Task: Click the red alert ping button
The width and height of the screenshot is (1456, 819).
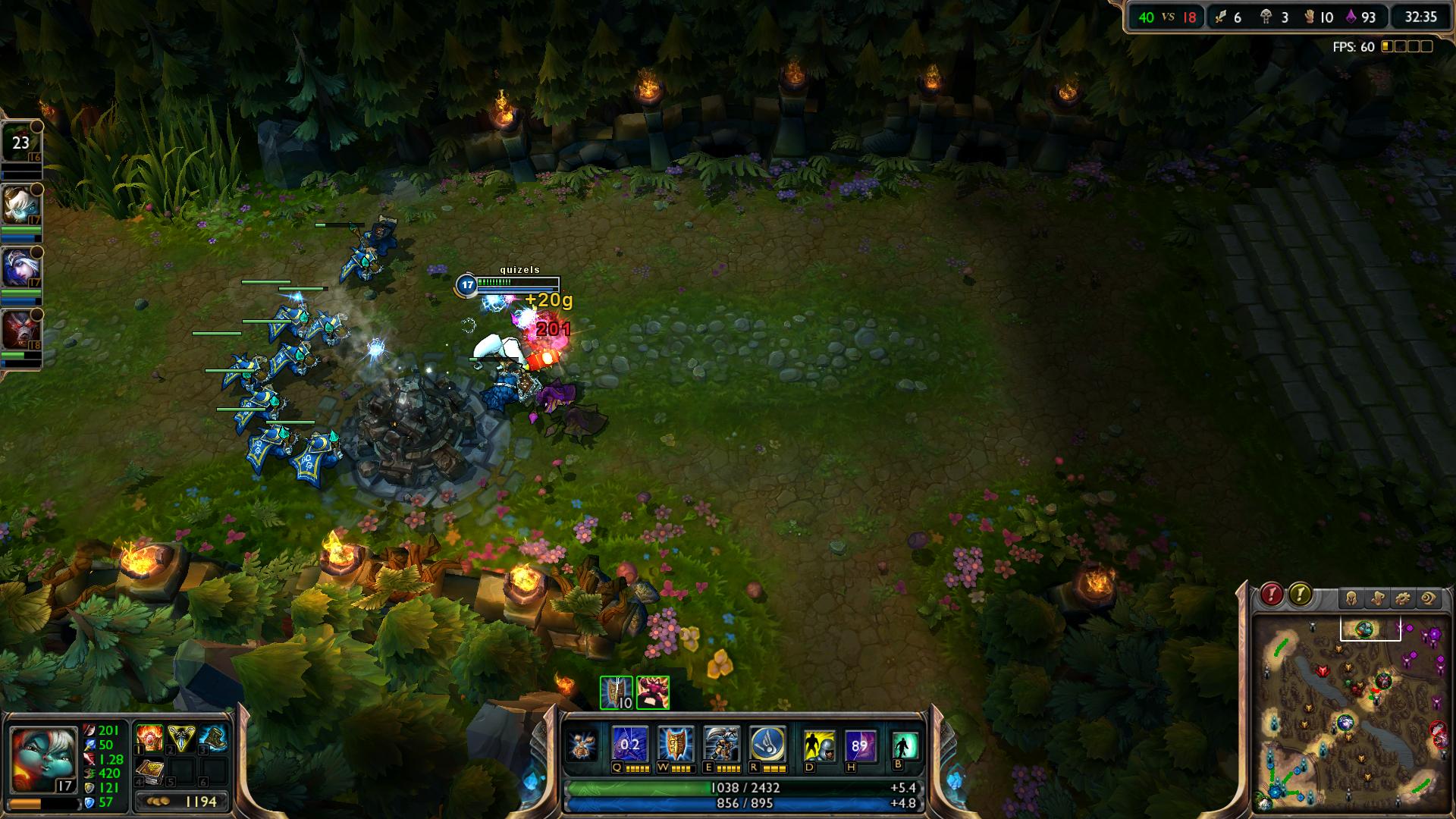Action: click(1272, 595)
